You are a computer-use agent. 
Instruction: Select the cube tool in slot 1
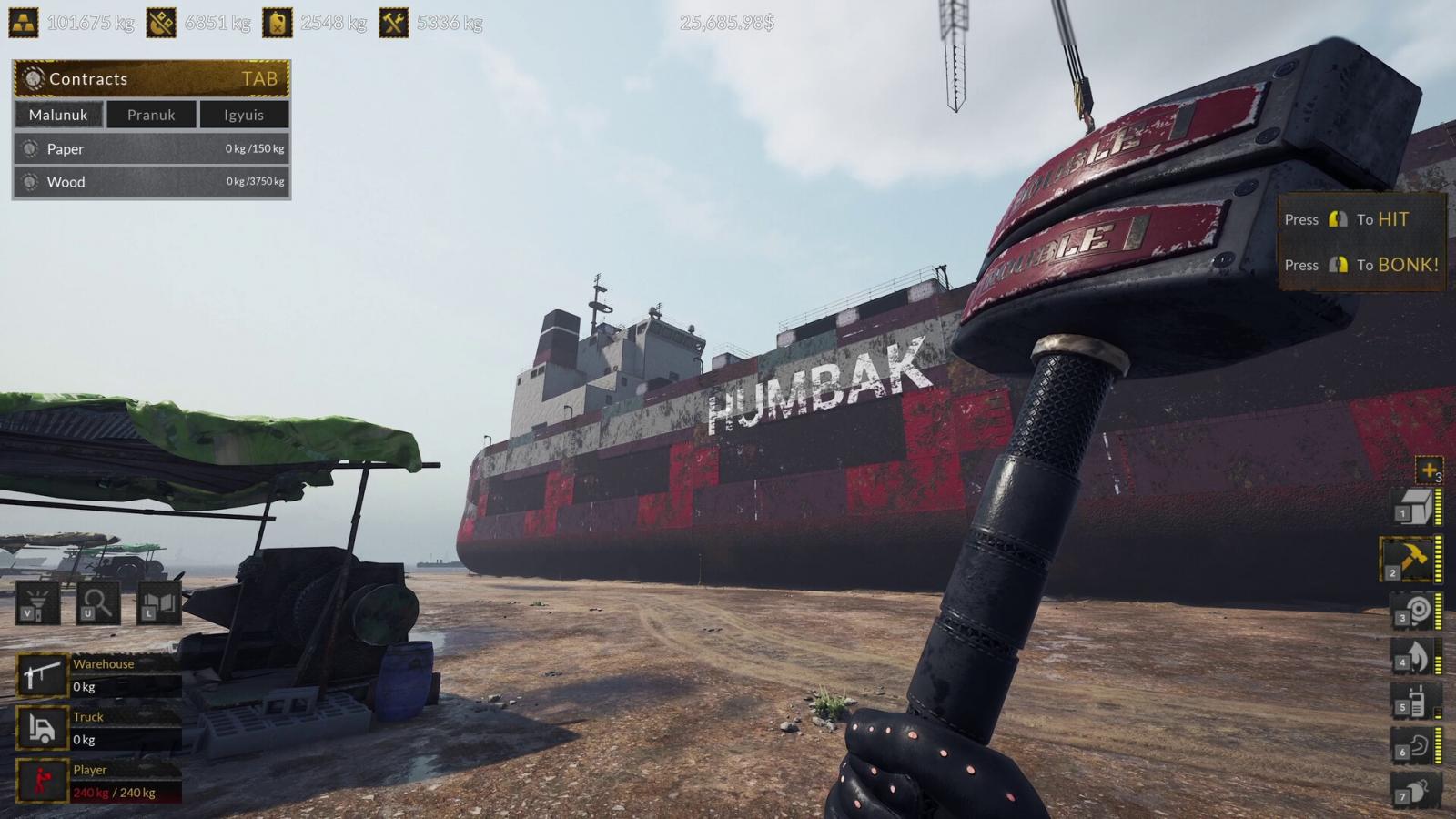[1413, 508]
